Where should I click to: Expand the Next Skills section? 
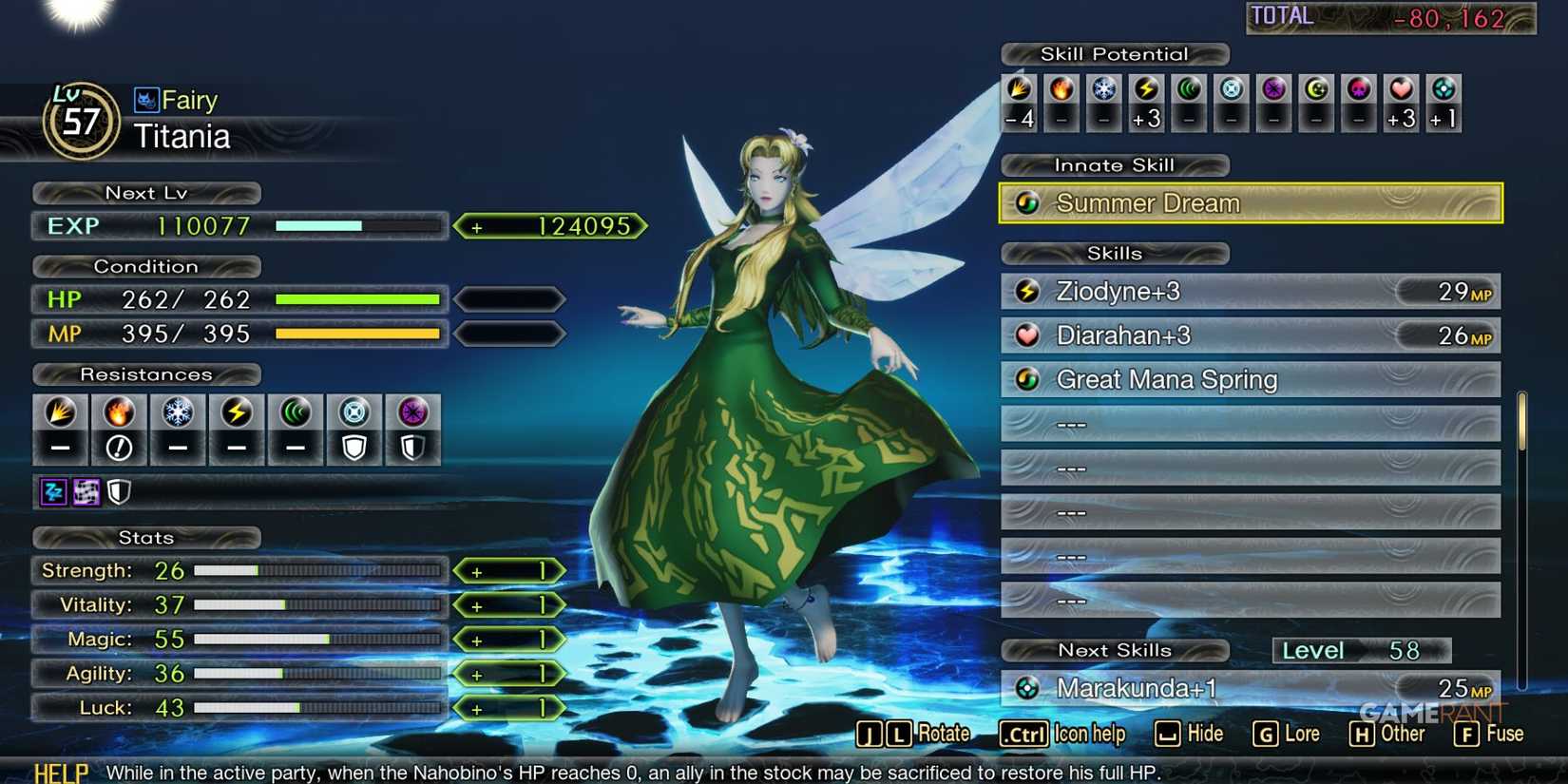pos(1114,650)
